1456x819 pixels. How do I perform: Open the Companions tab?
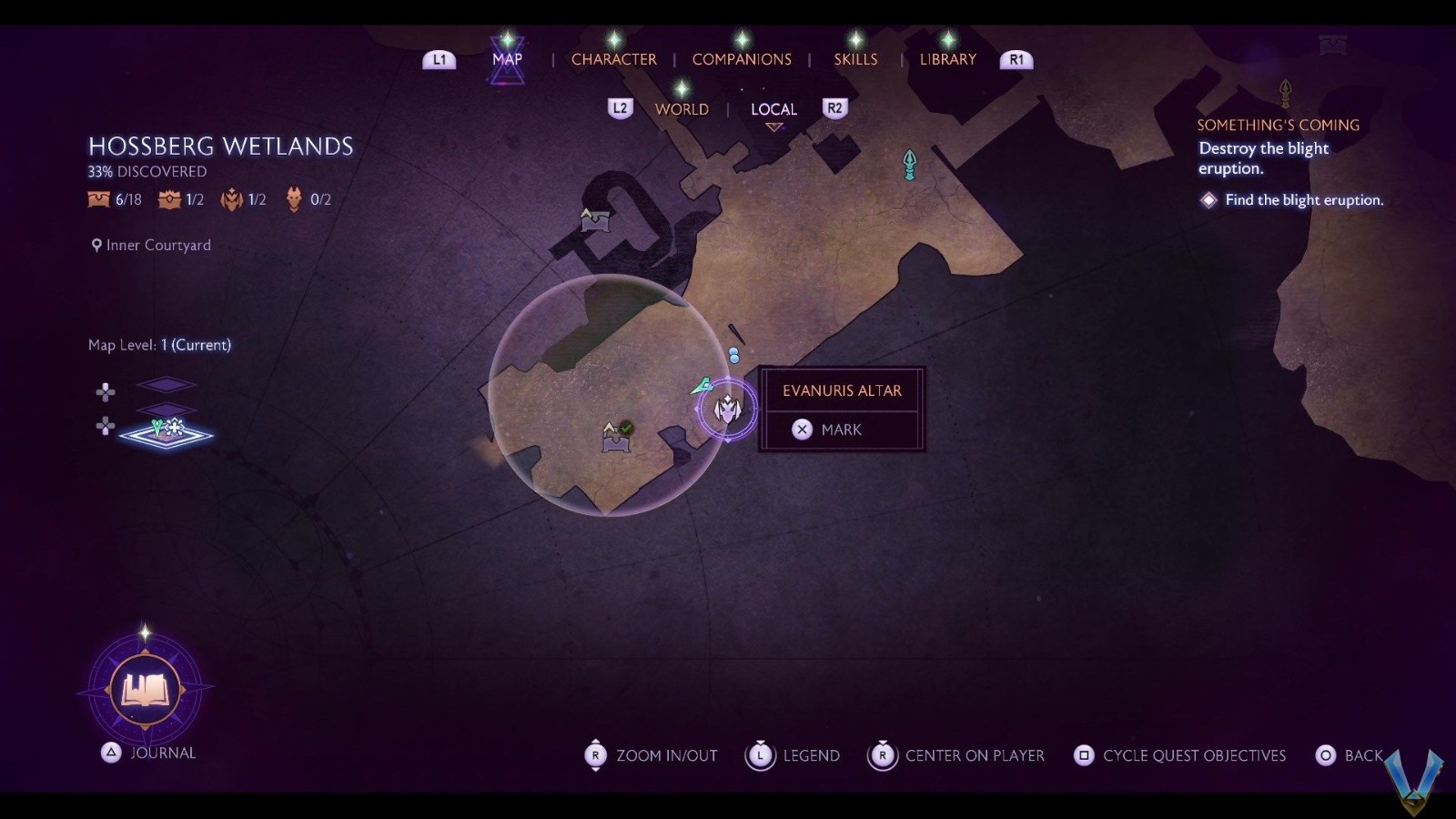pyautogui.click(x=742, y=59)
